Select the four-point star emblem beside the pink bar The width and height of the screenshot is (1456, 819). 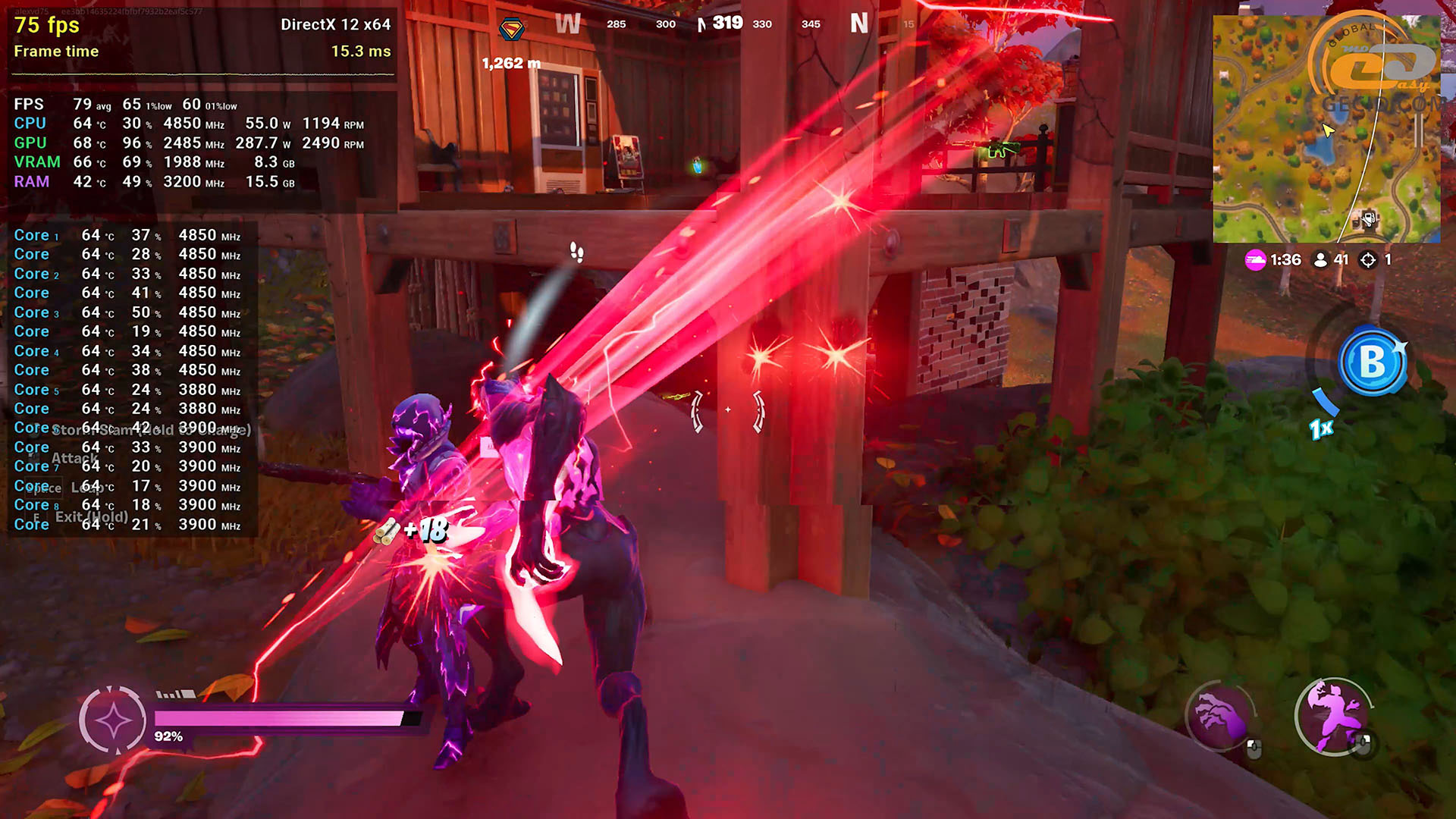113,720
